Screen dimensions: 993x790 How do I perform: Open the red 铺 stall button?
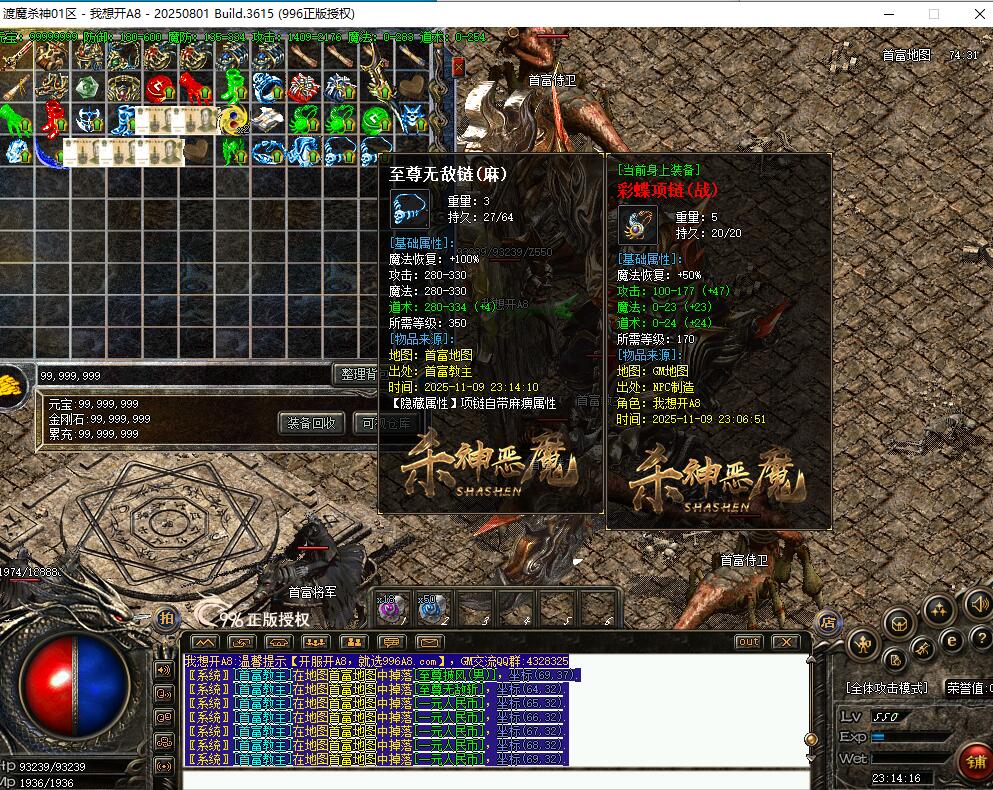(972, 762)
